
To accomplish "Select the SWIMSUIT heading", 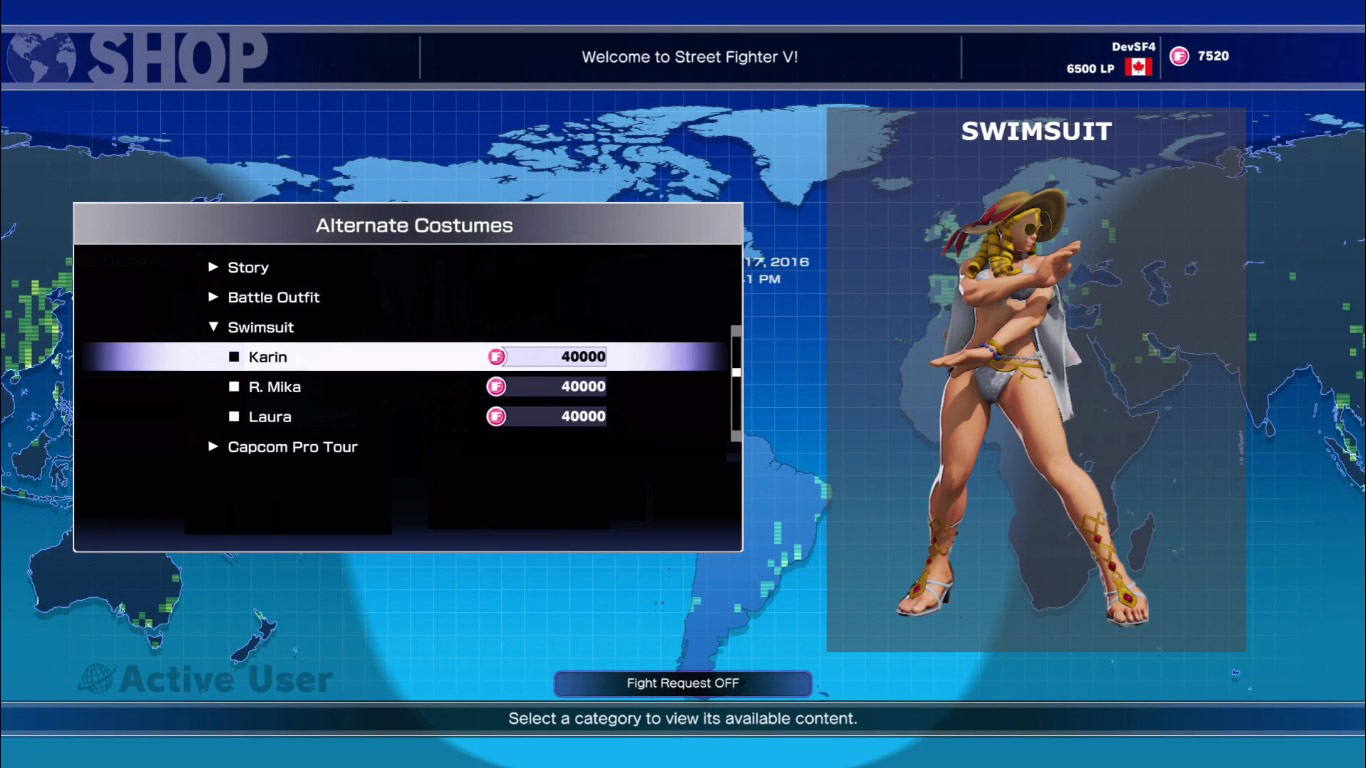I will click(1037, 131).
